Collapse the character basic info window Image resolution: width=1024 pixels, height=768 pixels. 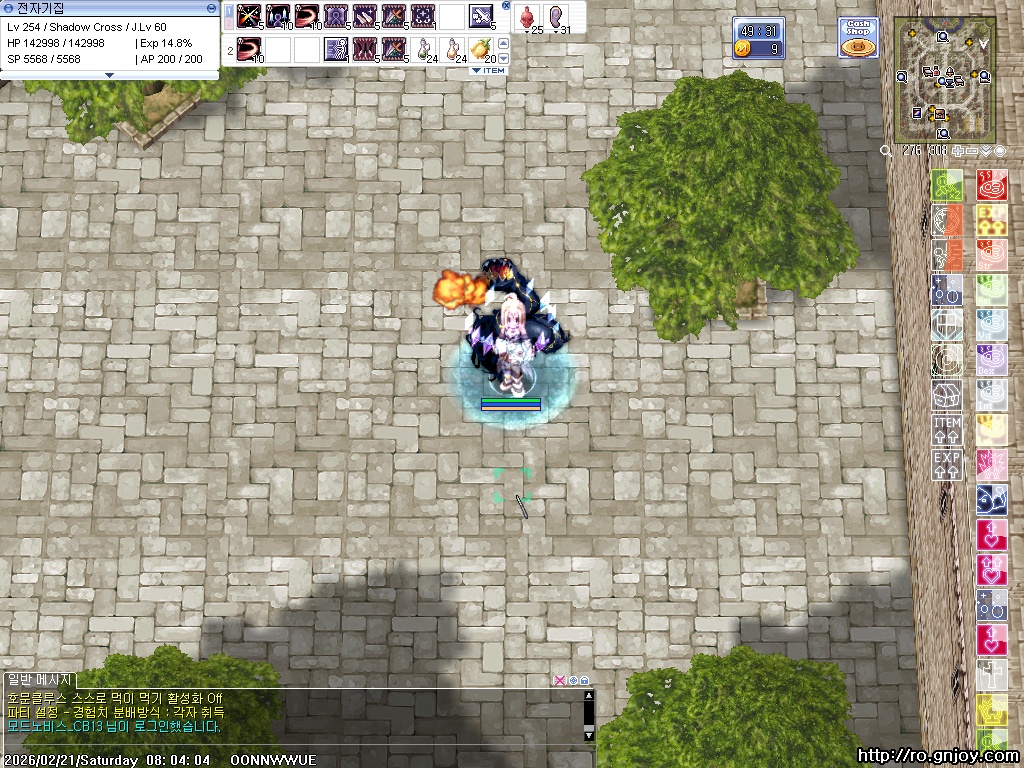[x=211, y=7]
